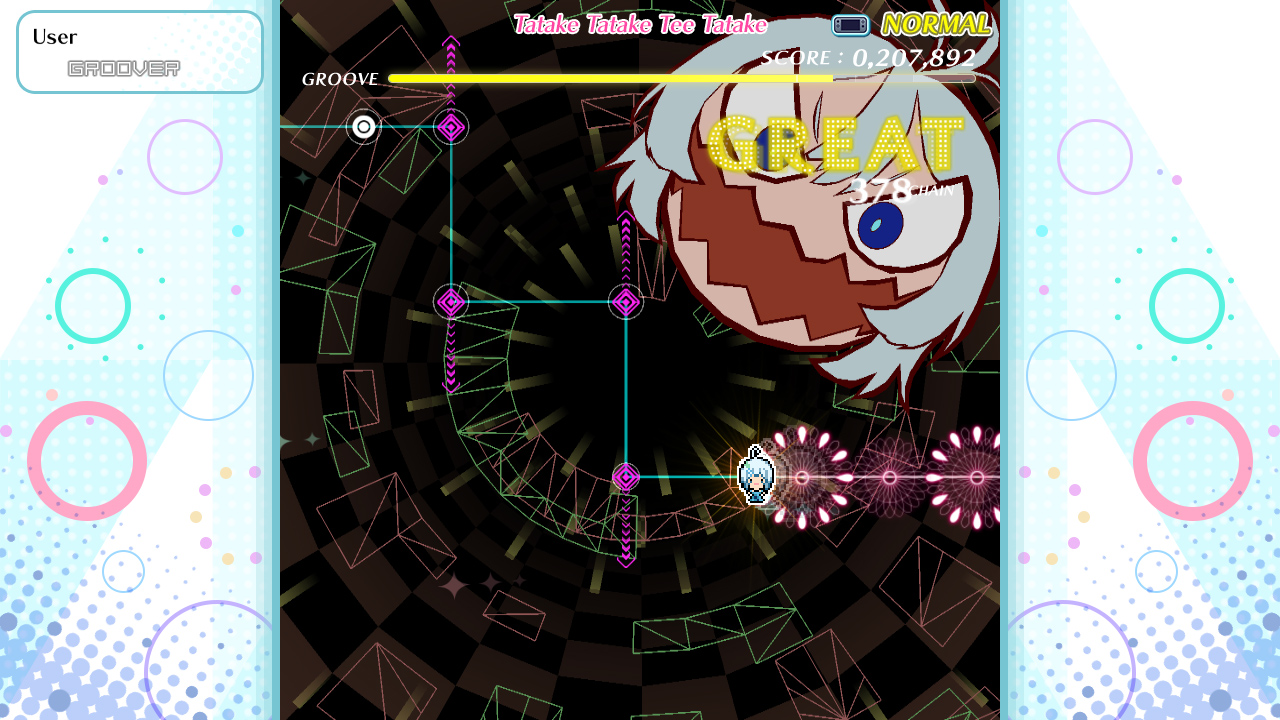Tap the diamond note at the left track corner
Image resolution: width=1280 pixels, height=720 pixels.
[450, 302]
